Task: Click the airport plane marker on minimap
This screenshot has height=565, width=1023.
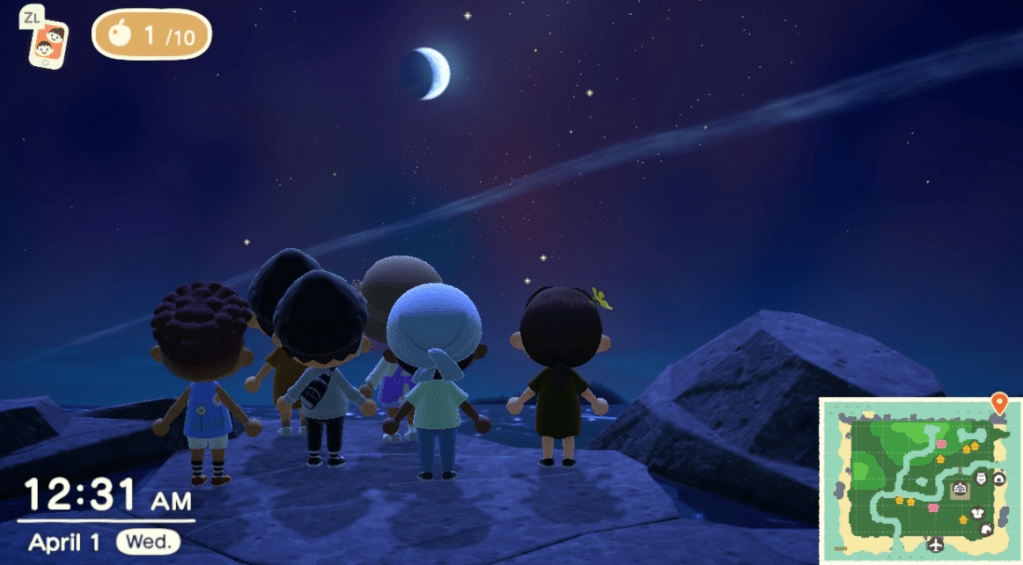Action: [935, 545]
